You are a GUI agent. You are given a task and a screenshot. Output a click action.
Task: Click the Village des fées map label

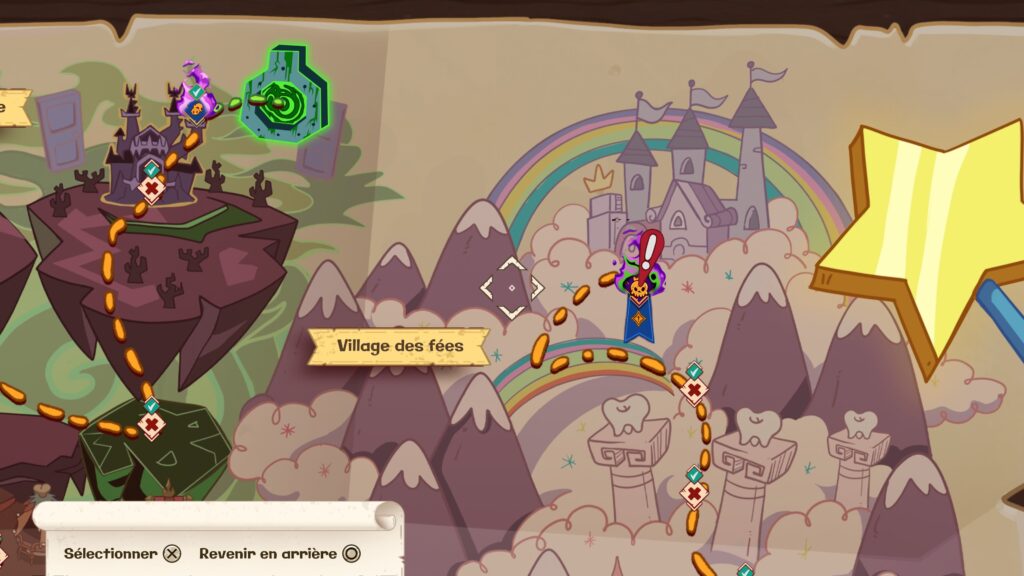(399, 346)
